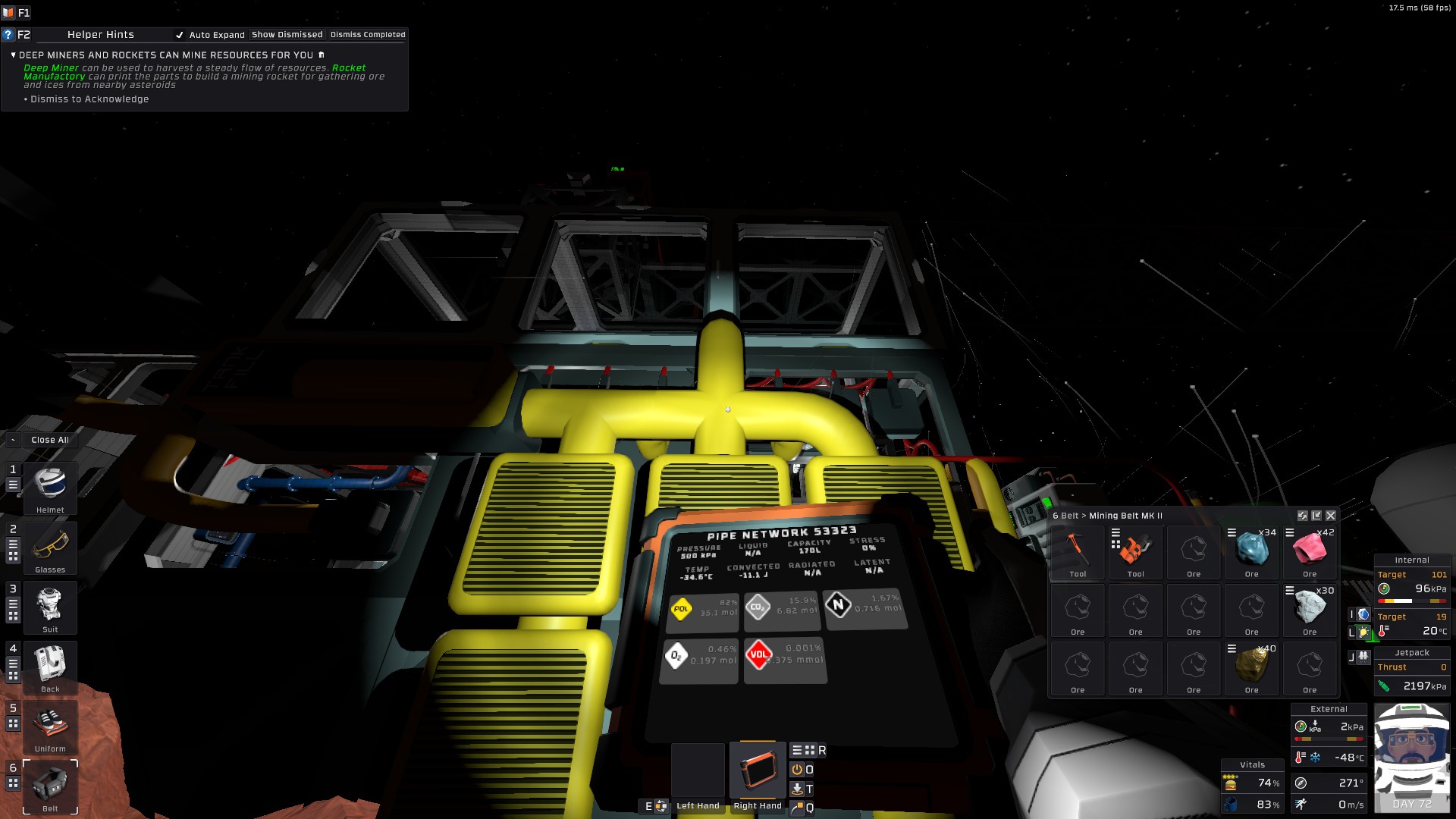1456x819 pixels.
Task: Collapse the Deep Miners hint arrow
Action: point(13,55)
